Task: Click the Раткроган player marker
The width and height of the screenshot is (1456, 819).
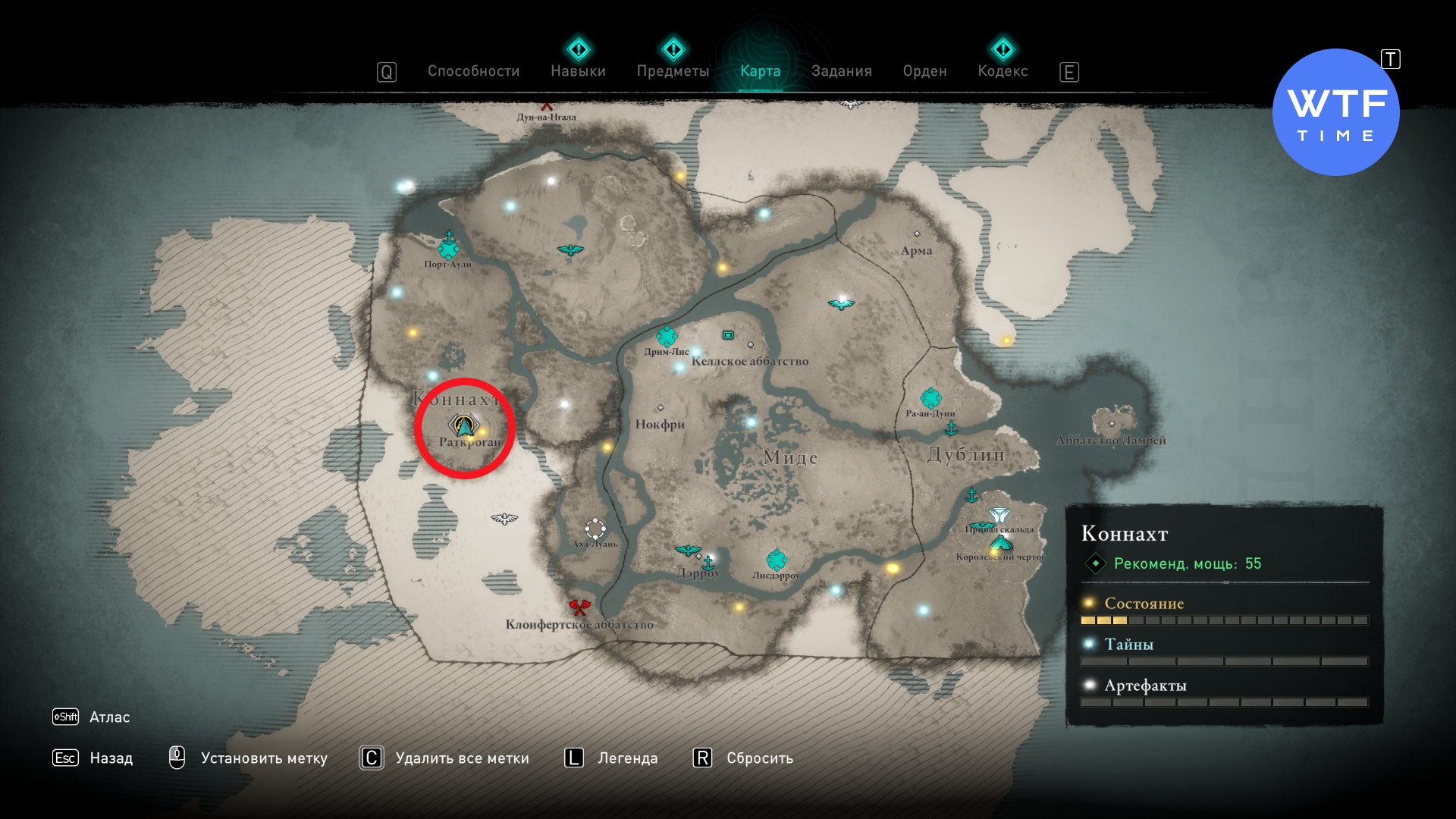Action: (x=463, y=426)
